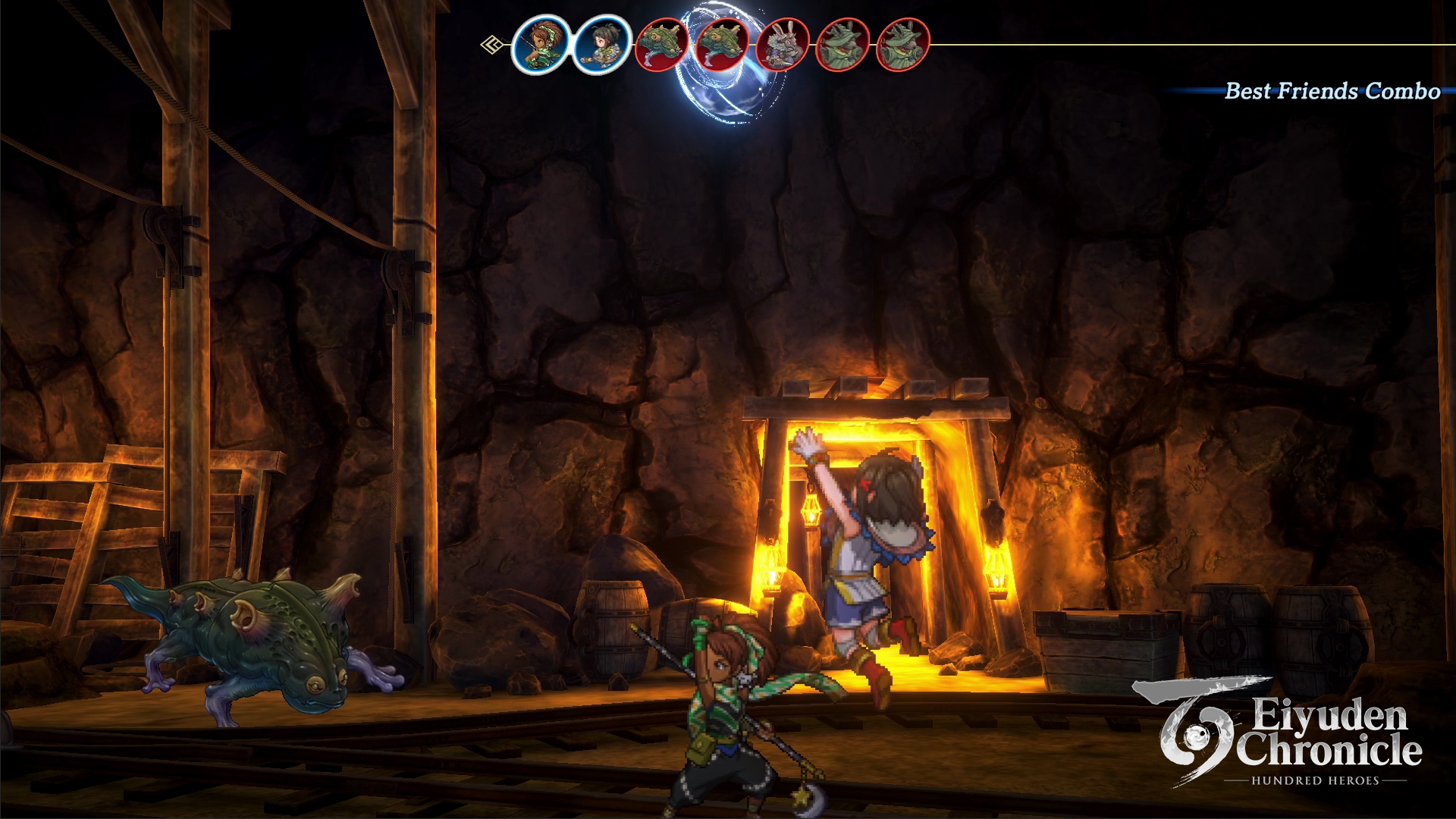Viewport: 1456px width, 819px height.
Task: Select the green-headband spear girl turn portrait
Action: (x=540, y=45)
